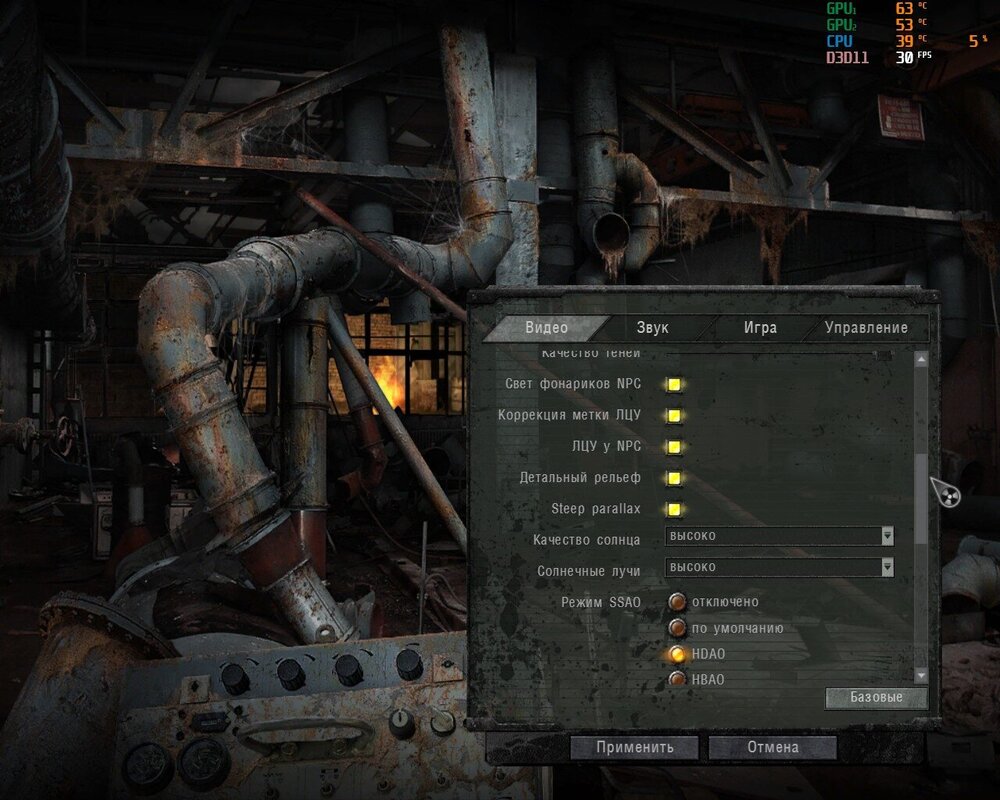Toggle the Steep parallax checkbox
The height and width of the screenshot is (800, 1000).
pos(675,509)
